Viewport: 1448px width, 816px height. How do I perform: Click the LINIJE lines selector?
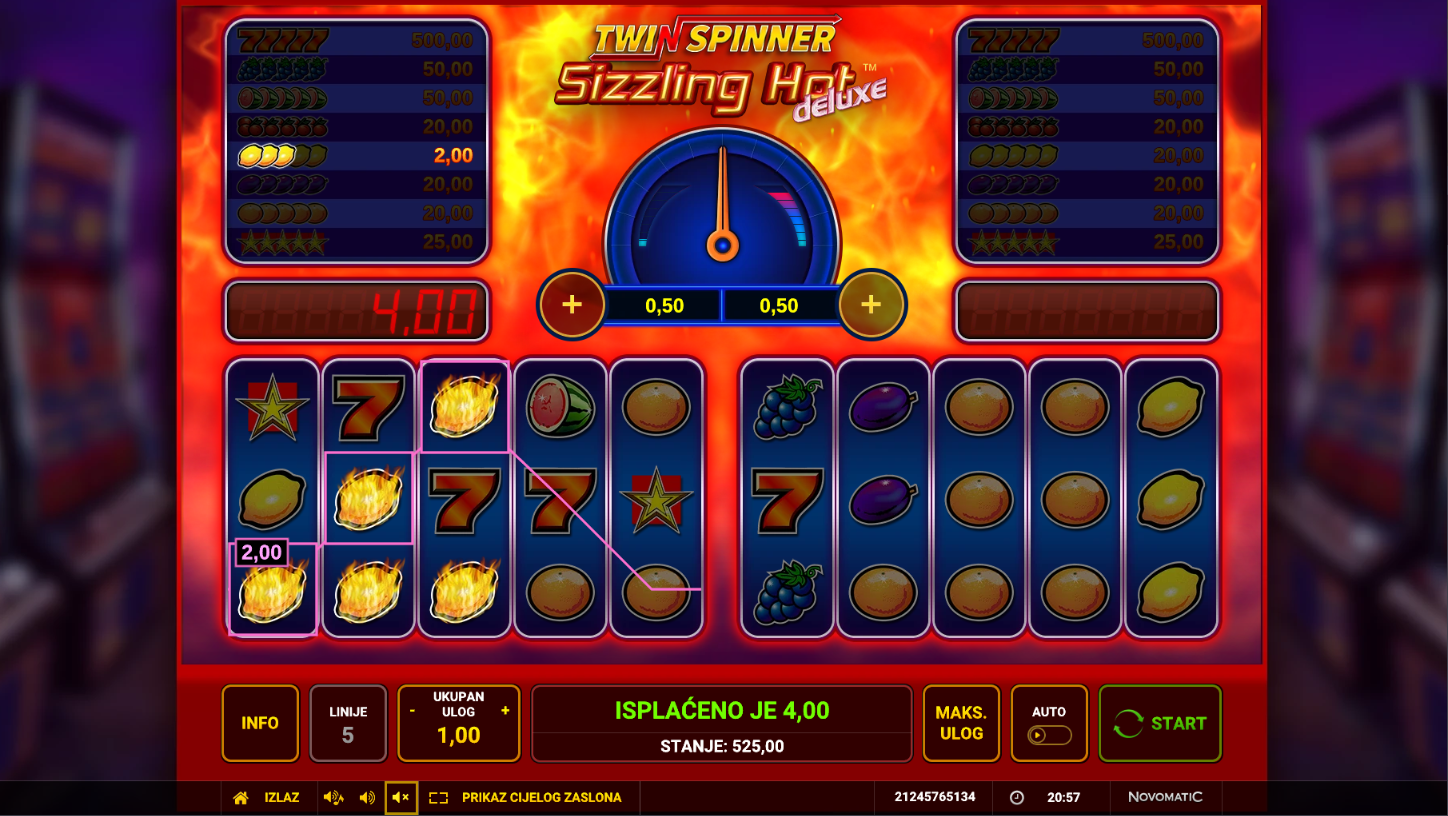[x=348, y=723]
